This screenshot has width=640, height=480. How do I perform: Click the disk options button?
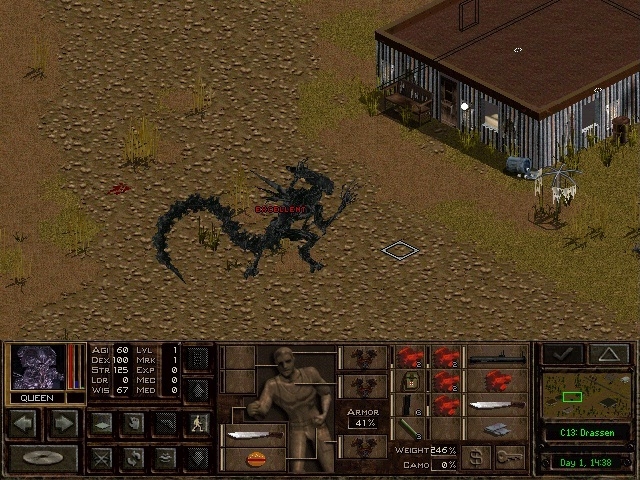pos(43,459)
